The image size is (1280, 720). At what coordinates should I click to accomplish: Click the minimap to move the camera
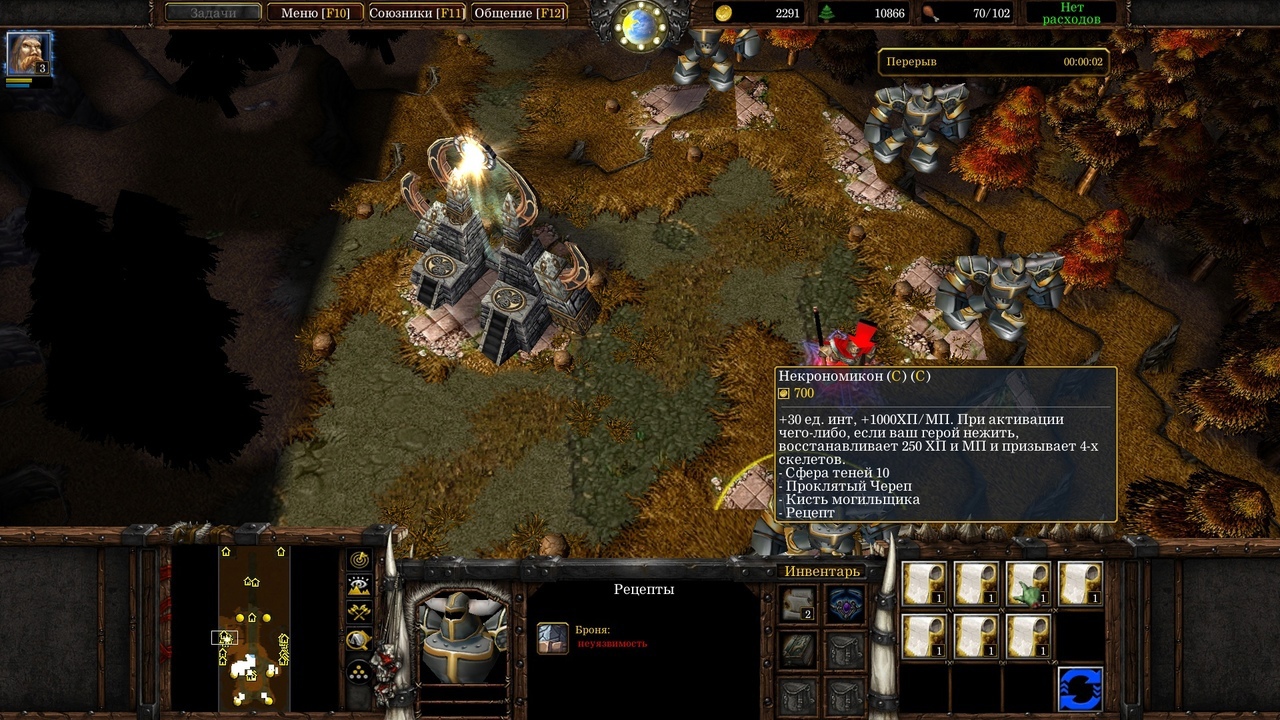(253, 627)
